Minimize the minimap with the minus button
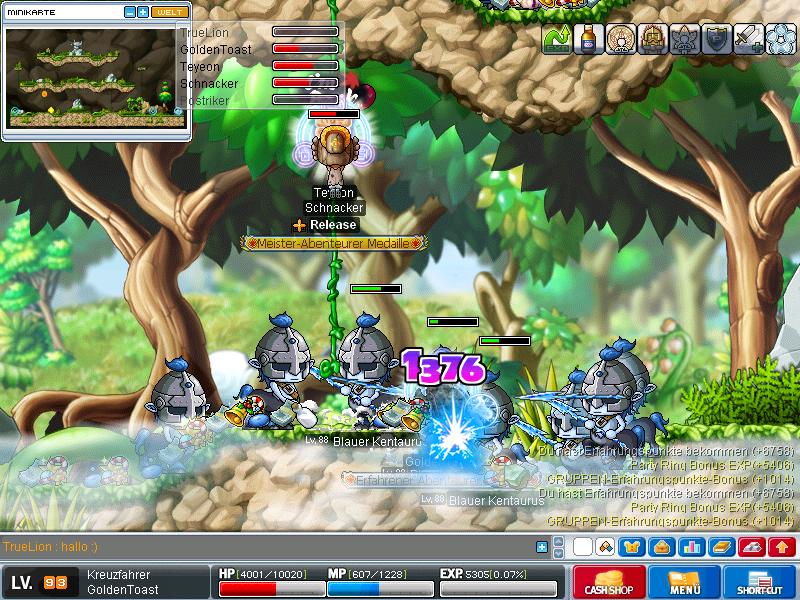This screenshot has width=800, height=600. click(130, 12)
